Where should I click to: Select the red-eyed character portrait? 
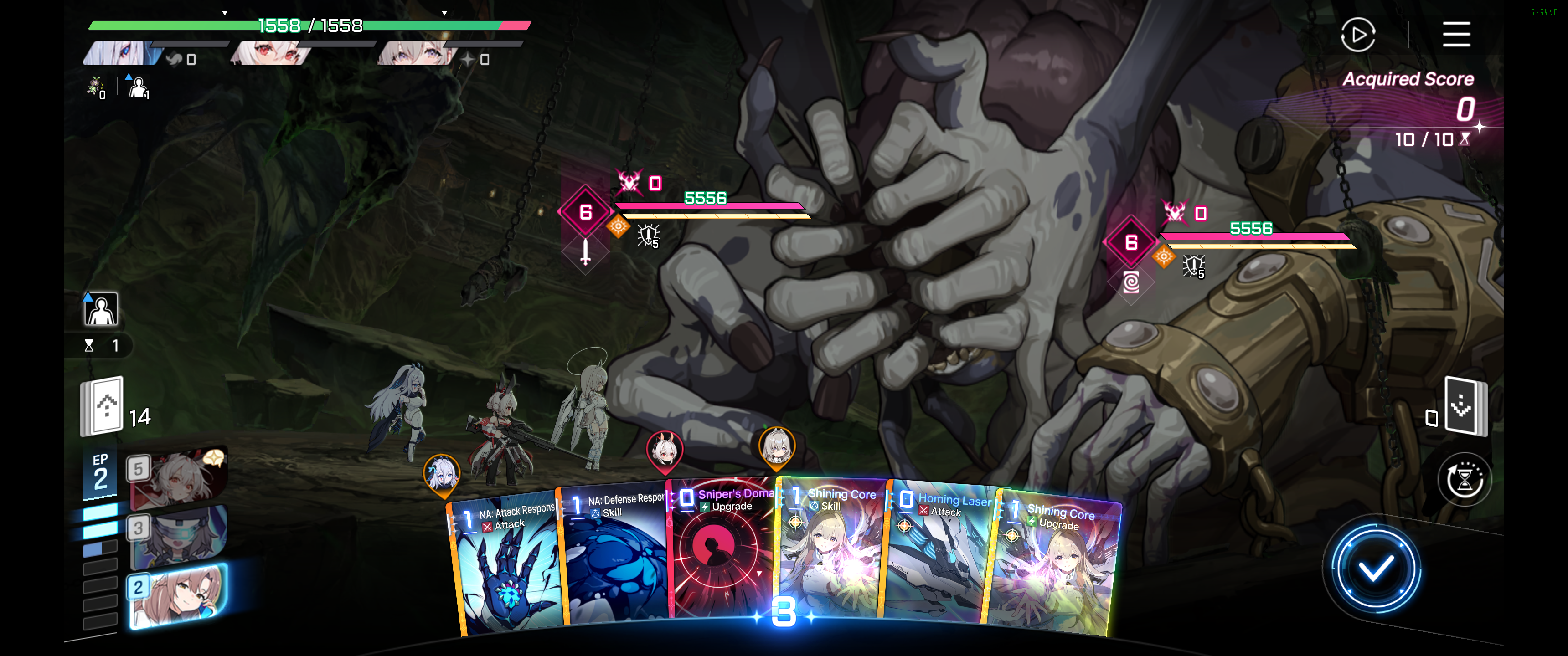(x=271, y=54)
